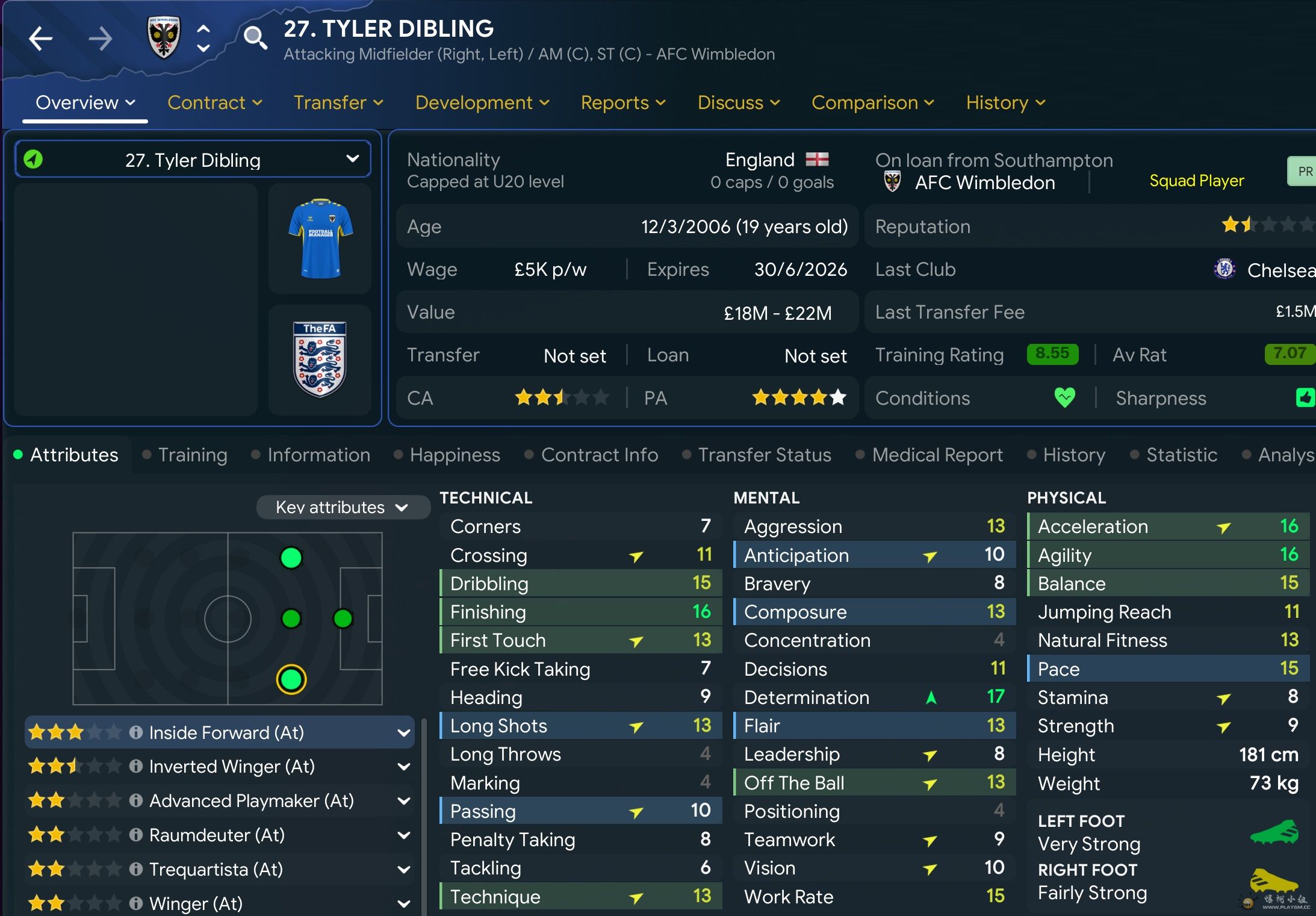Viewport: 1316px width, 916px height.
Task: Open the Contract menu
Action: coord(214,102)
